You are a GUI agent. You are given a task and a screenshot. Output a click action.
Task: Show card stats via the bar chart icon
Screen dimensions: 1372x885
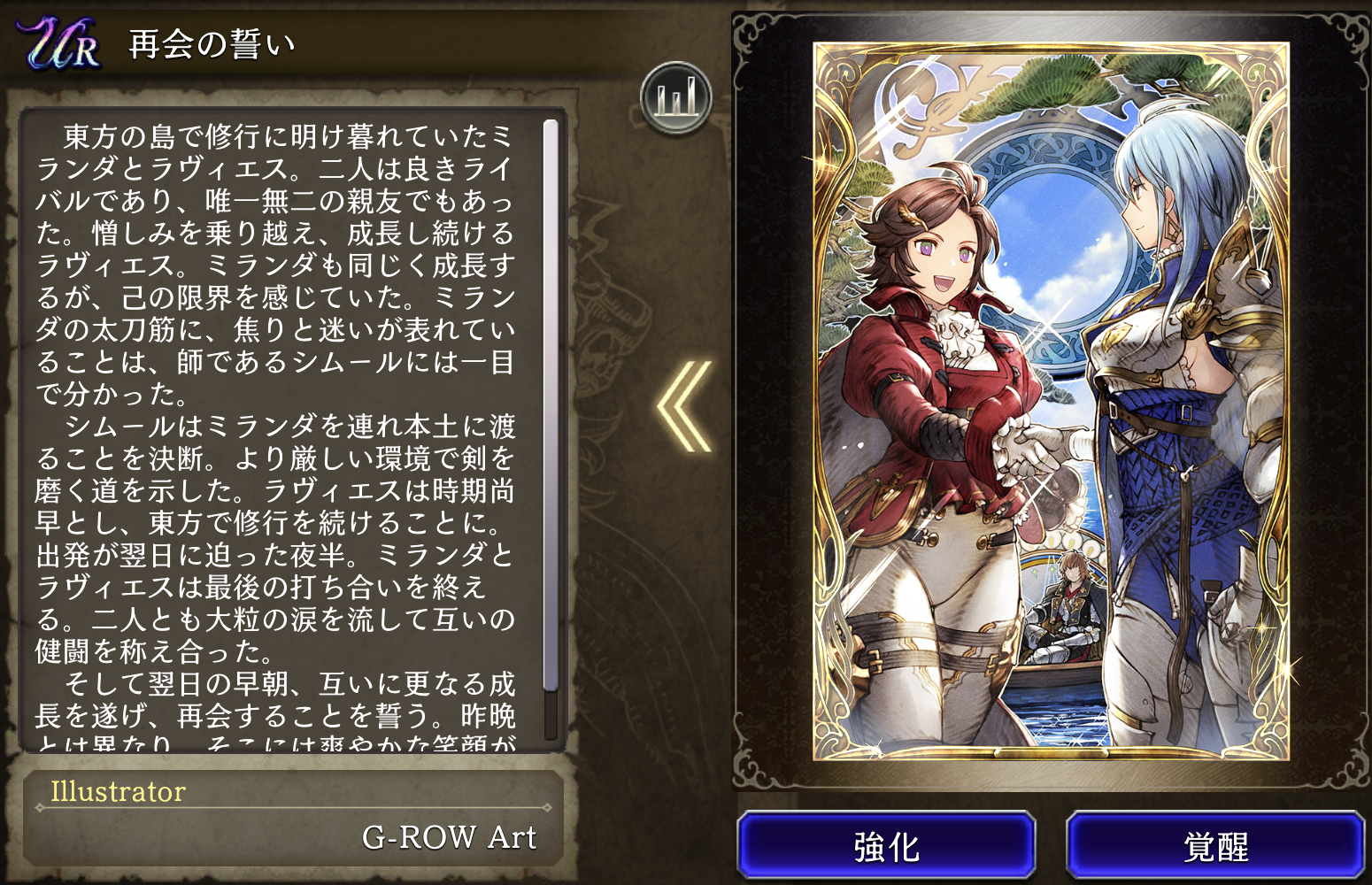676,98
